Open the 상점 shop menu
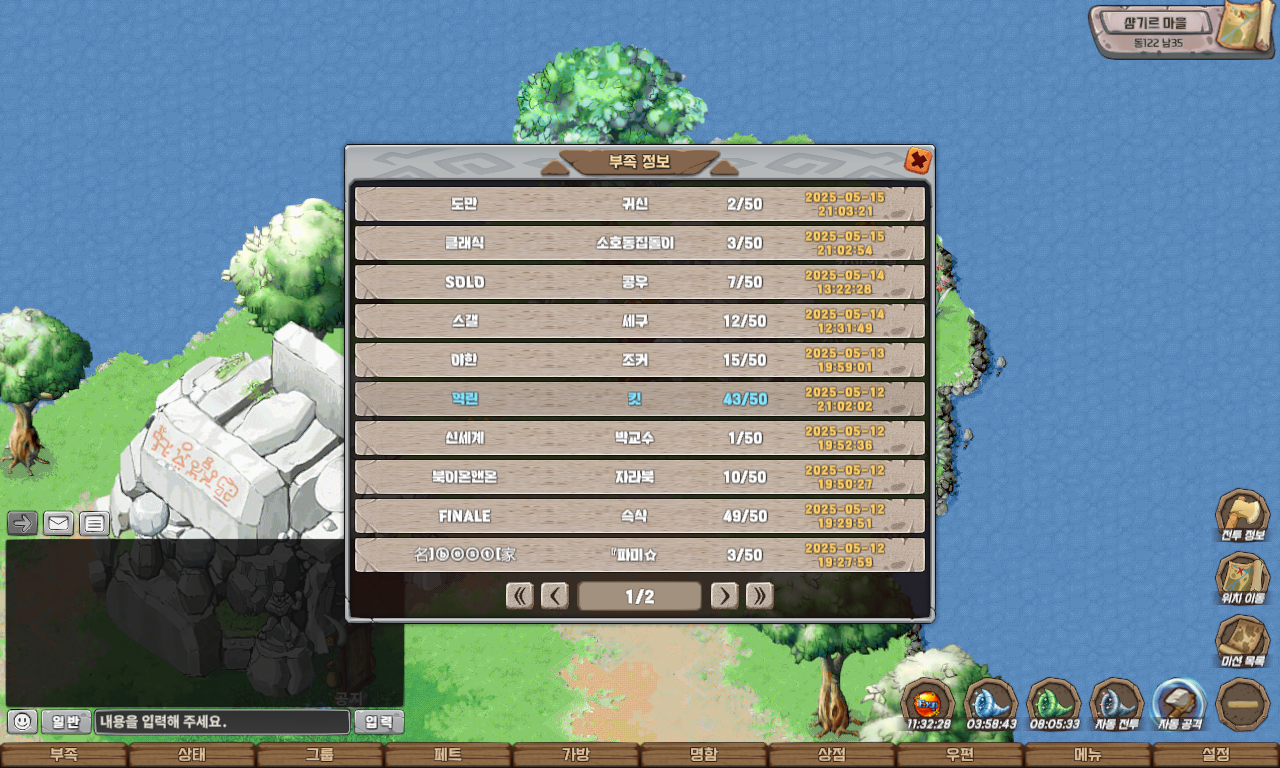Viewport: 1280px width, 768px height. (832, 755)
